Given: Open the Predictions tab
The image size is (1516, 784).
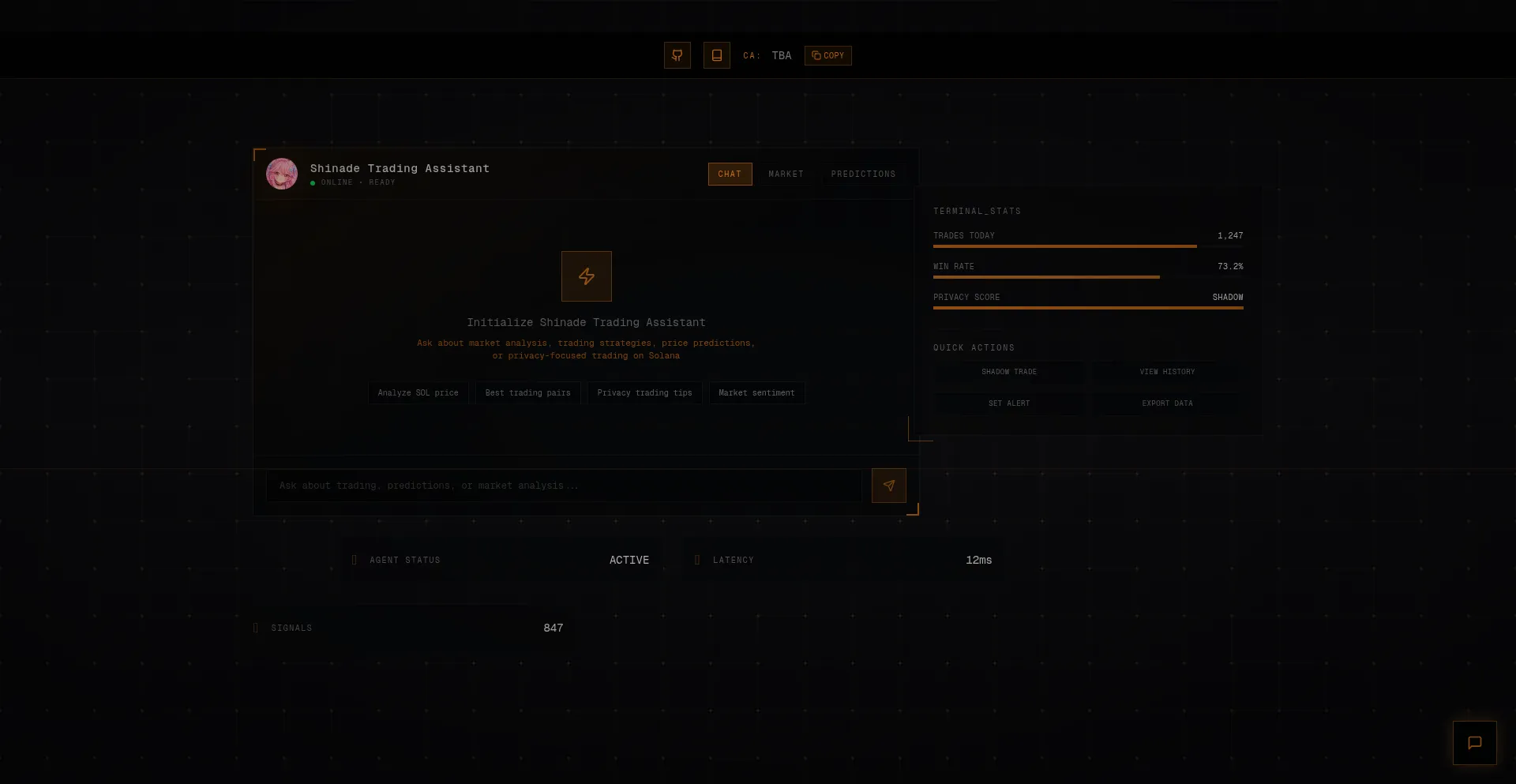Looking at the screenshot, I should [863, 174].
